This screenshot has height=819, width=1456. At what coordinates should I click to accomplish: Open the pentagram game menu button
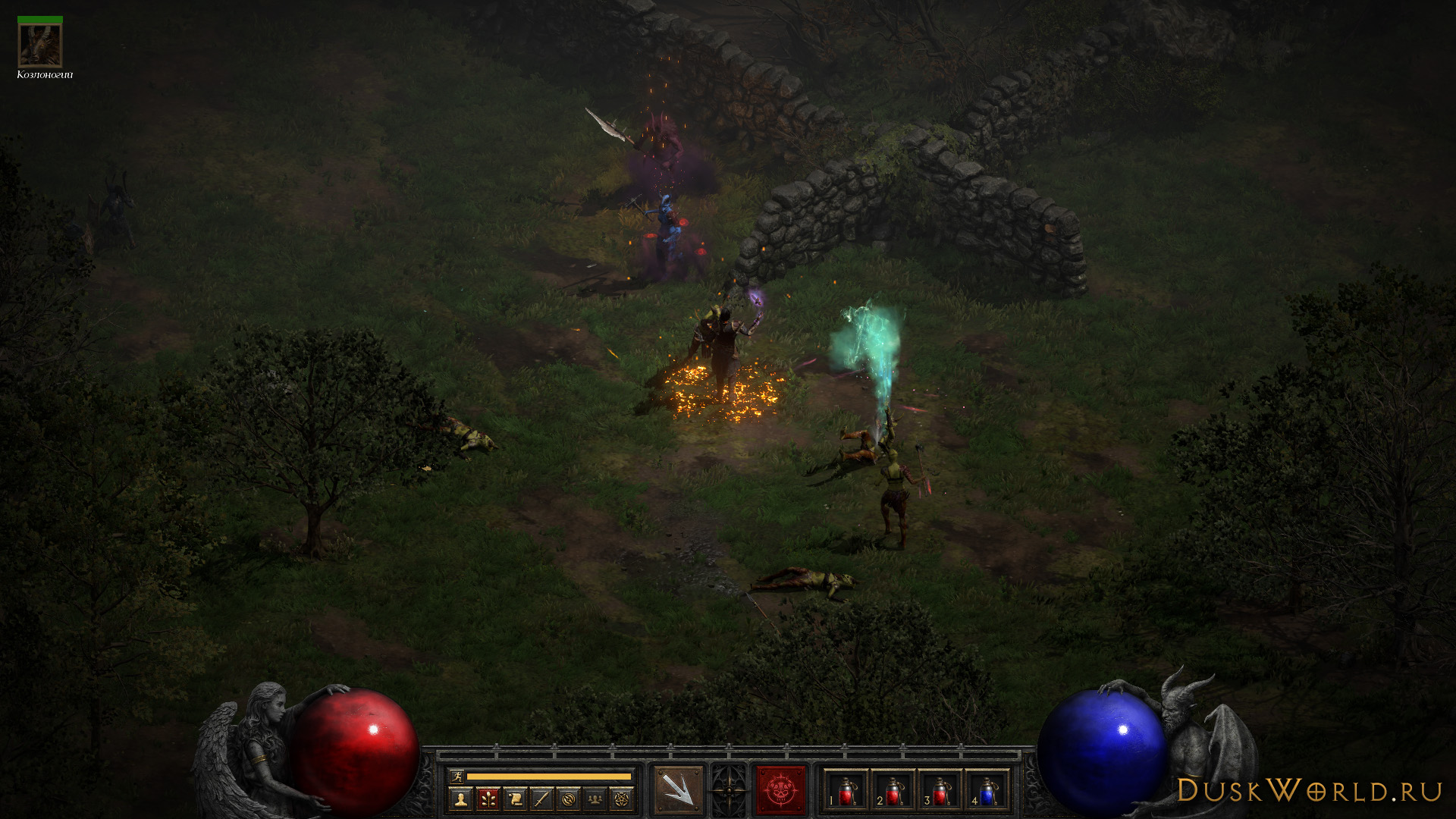pos(622,799)
